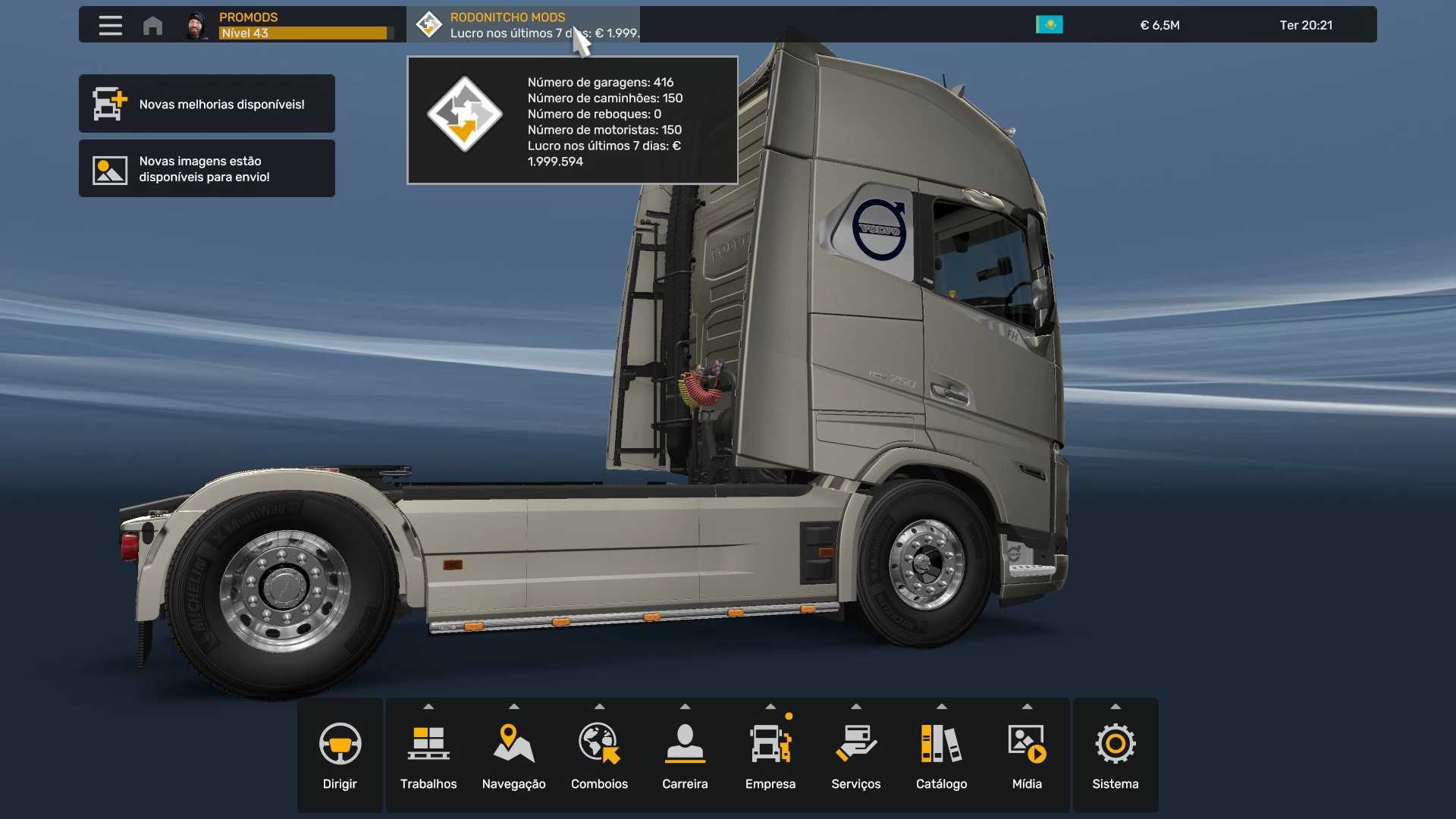Open the Catálogo catalog menu

click(941, 755)
